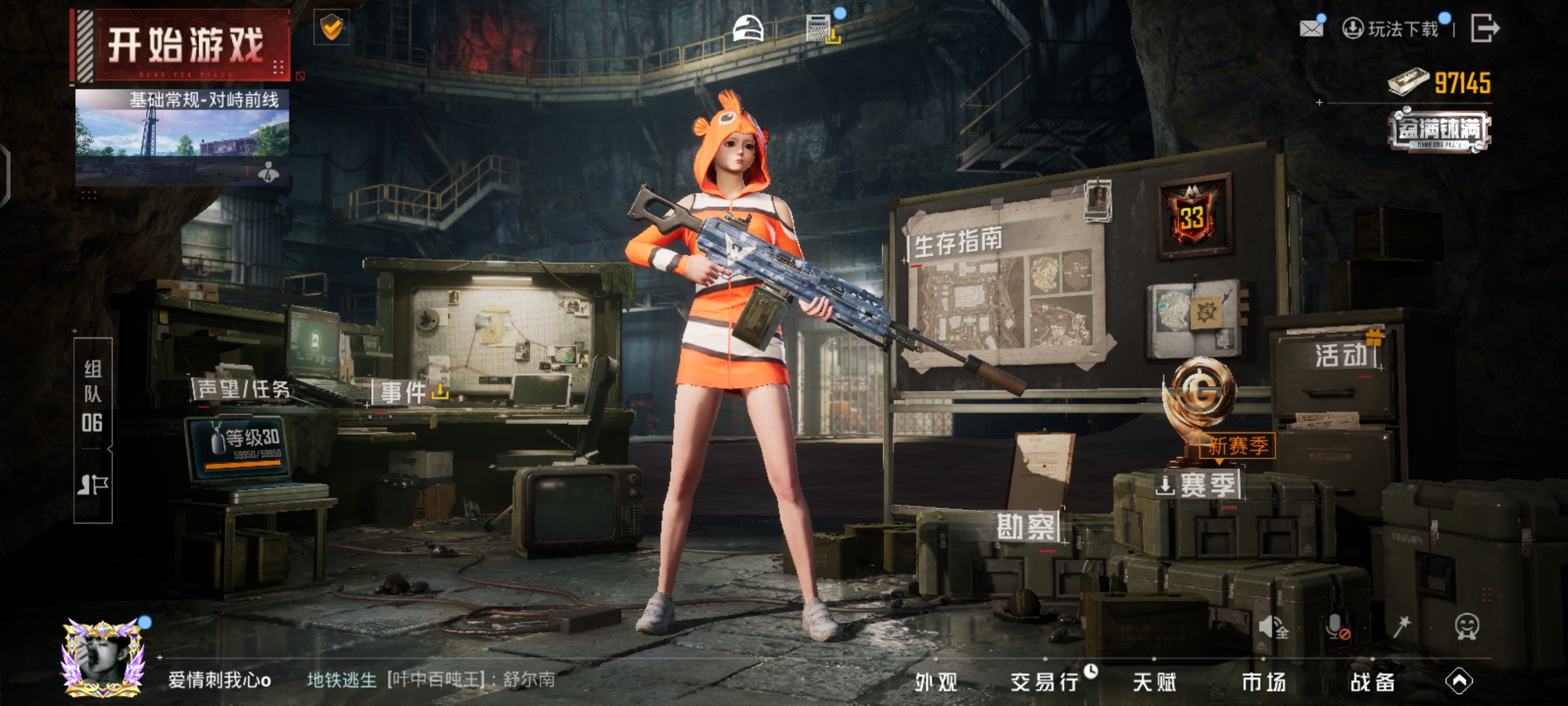Viewport: 1568px width, 706px height.
Task: Open the 组队 team panel
Action: (x=93, y=395)
